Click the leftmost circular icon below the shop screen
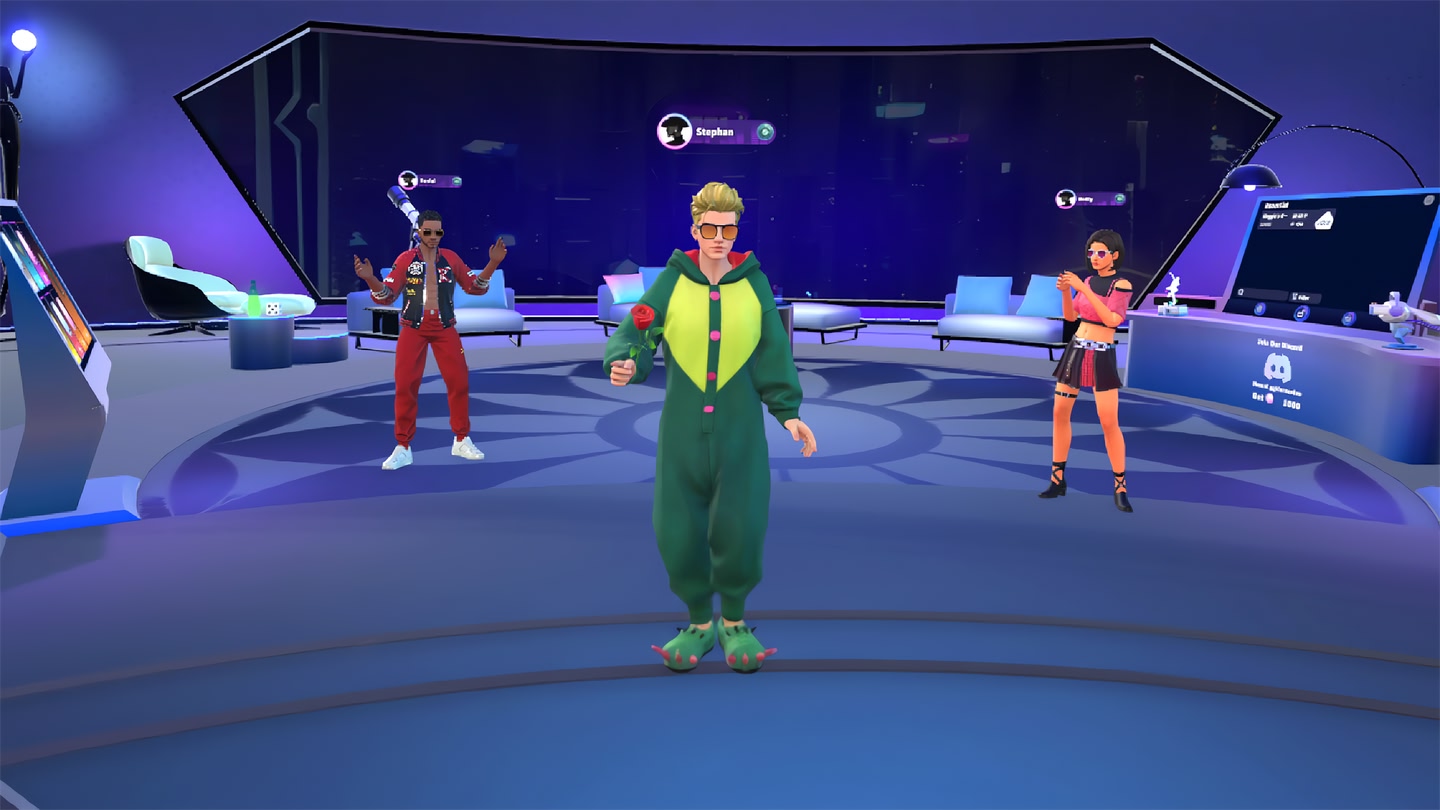Viewport: 1440px width, 810px height. pos(1259,310)
